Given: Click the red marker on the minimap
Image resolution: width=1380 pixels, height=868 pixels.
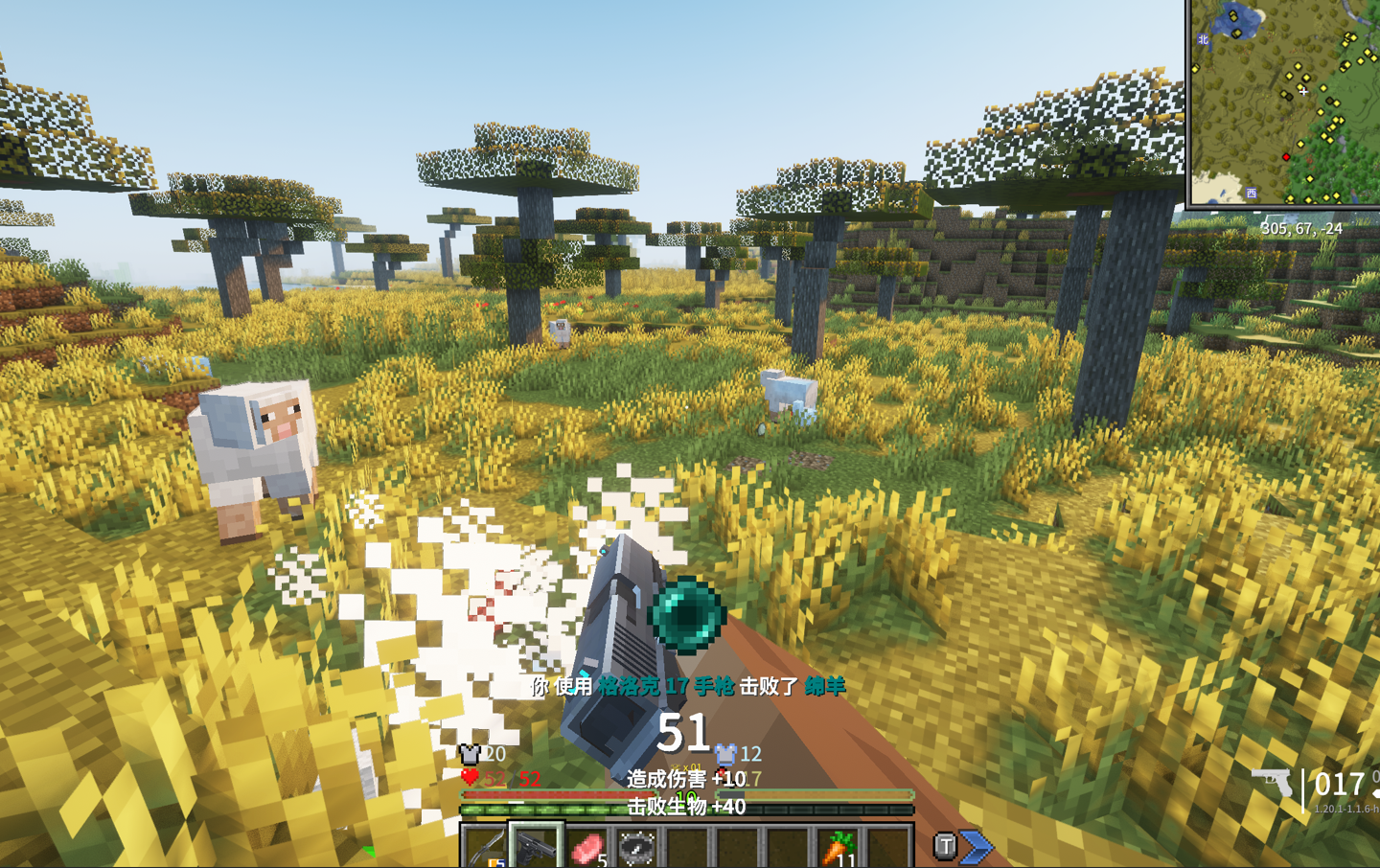Looking at the screenshot, I should click(1286, 157).
